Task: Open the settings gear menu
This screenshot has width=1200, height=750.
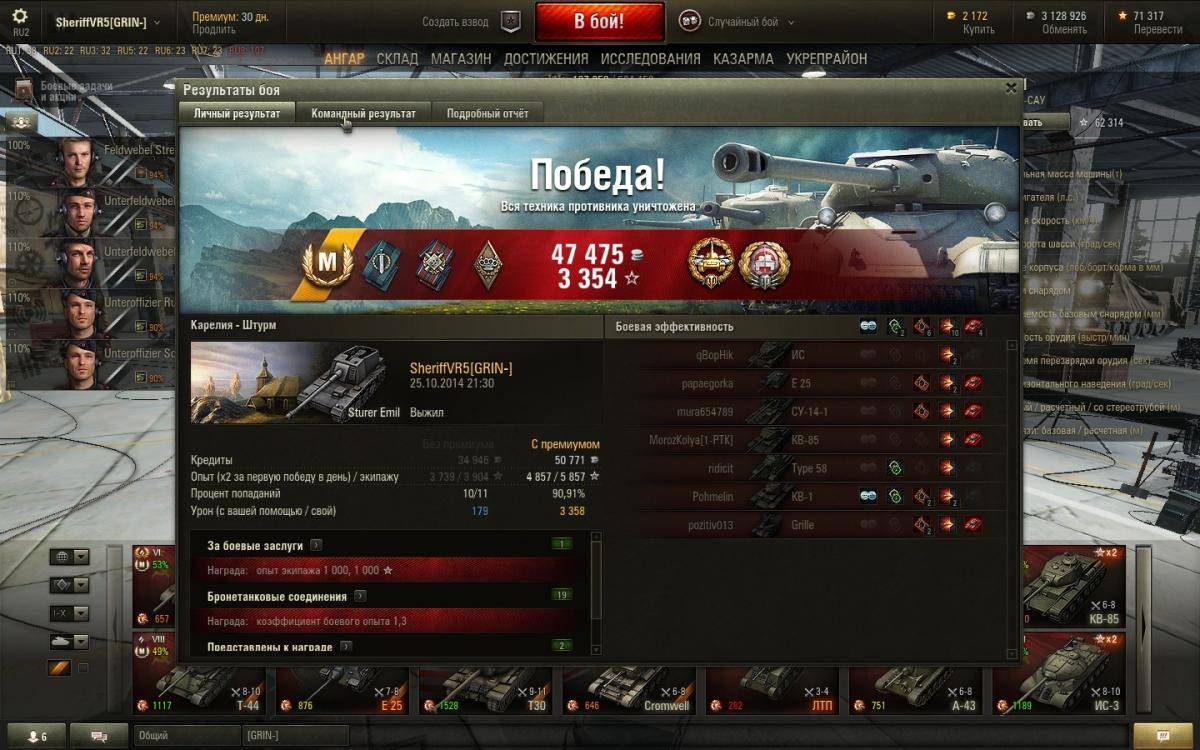Action: tap(20, 17)
